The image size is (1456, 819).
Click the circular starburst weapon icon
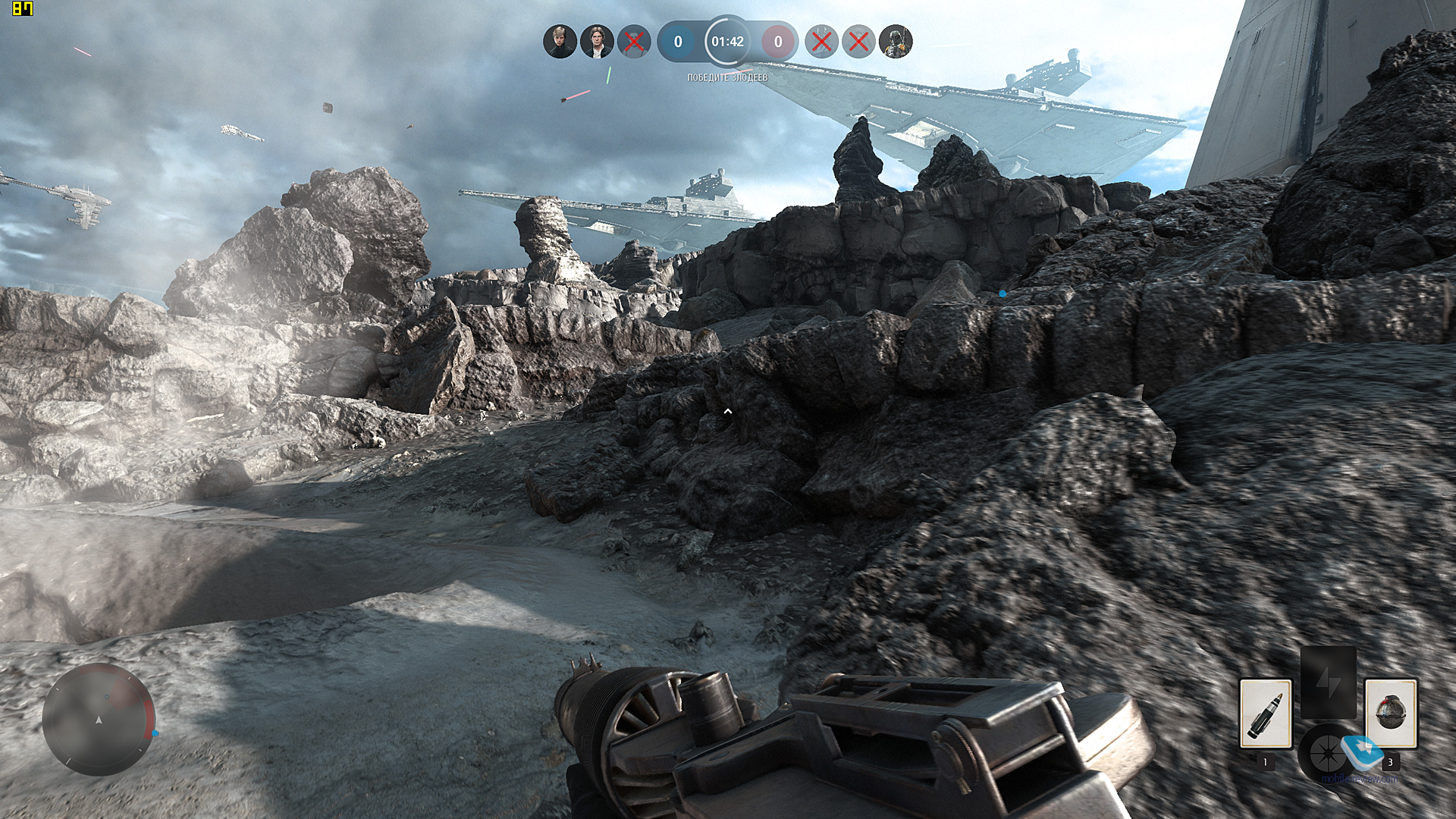click(1326, 754)
